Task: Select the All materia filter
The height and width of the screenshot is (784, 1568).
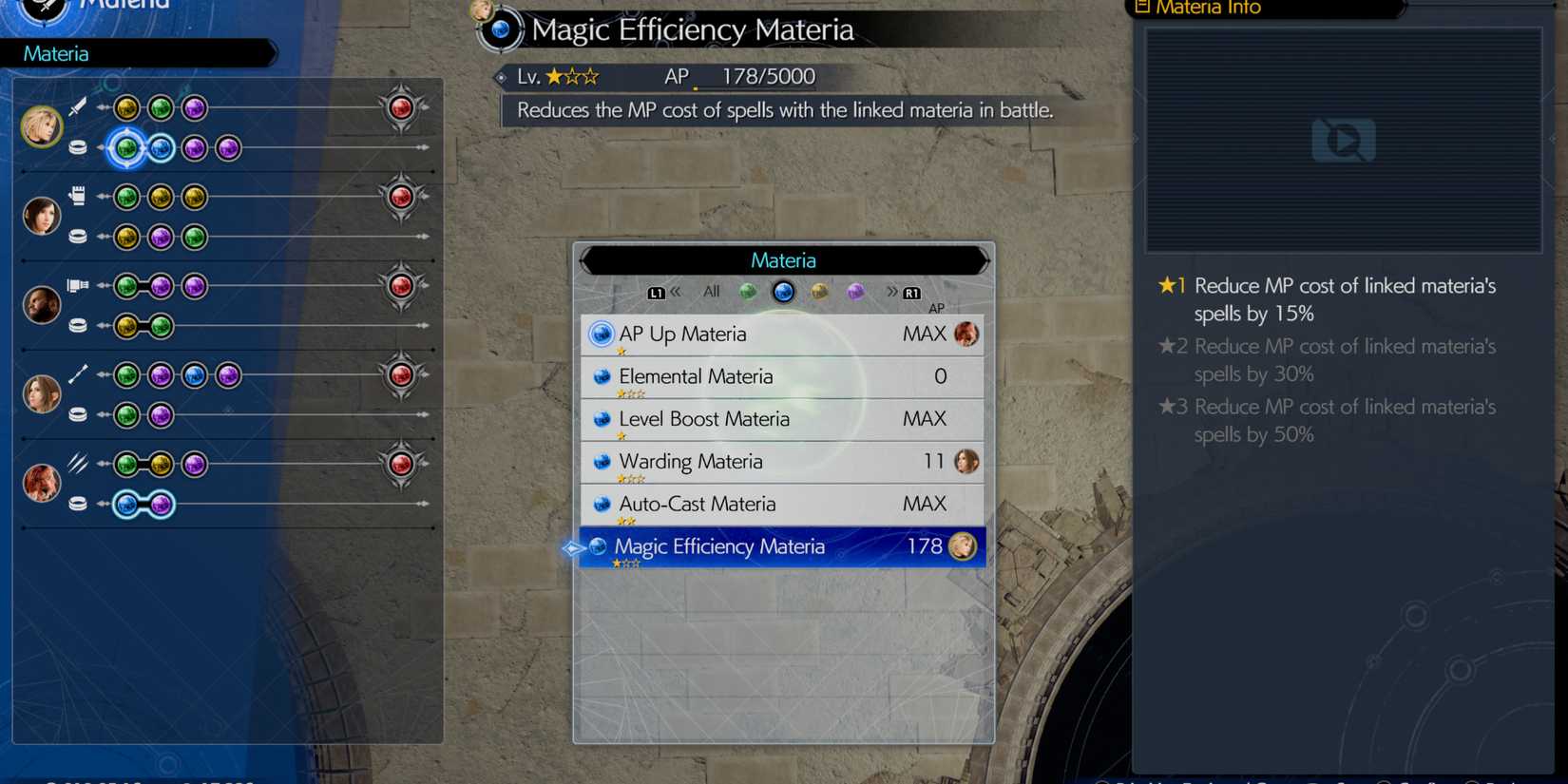Action: (710, 292)
